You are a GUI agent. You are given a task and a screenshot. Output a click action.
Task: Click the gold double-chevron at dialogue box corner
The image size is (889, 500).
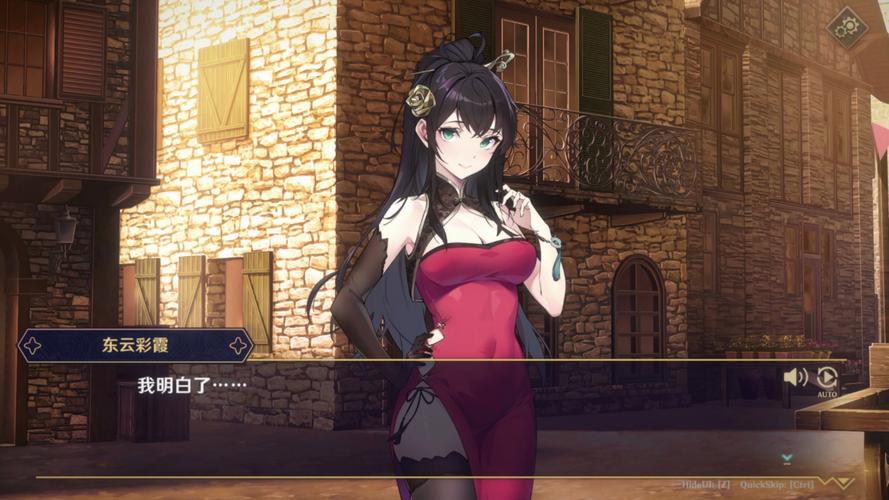pyautogui.click(x=840, y=482)
